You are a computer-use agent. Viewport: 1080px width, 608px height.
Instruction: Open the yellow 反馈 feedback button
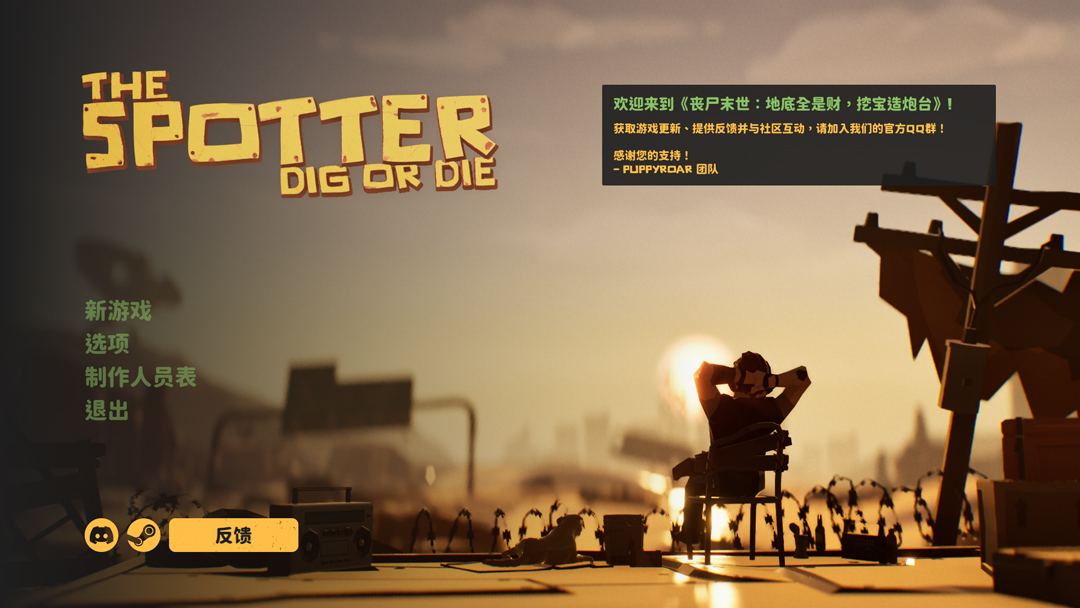click(x=233, y=535)
